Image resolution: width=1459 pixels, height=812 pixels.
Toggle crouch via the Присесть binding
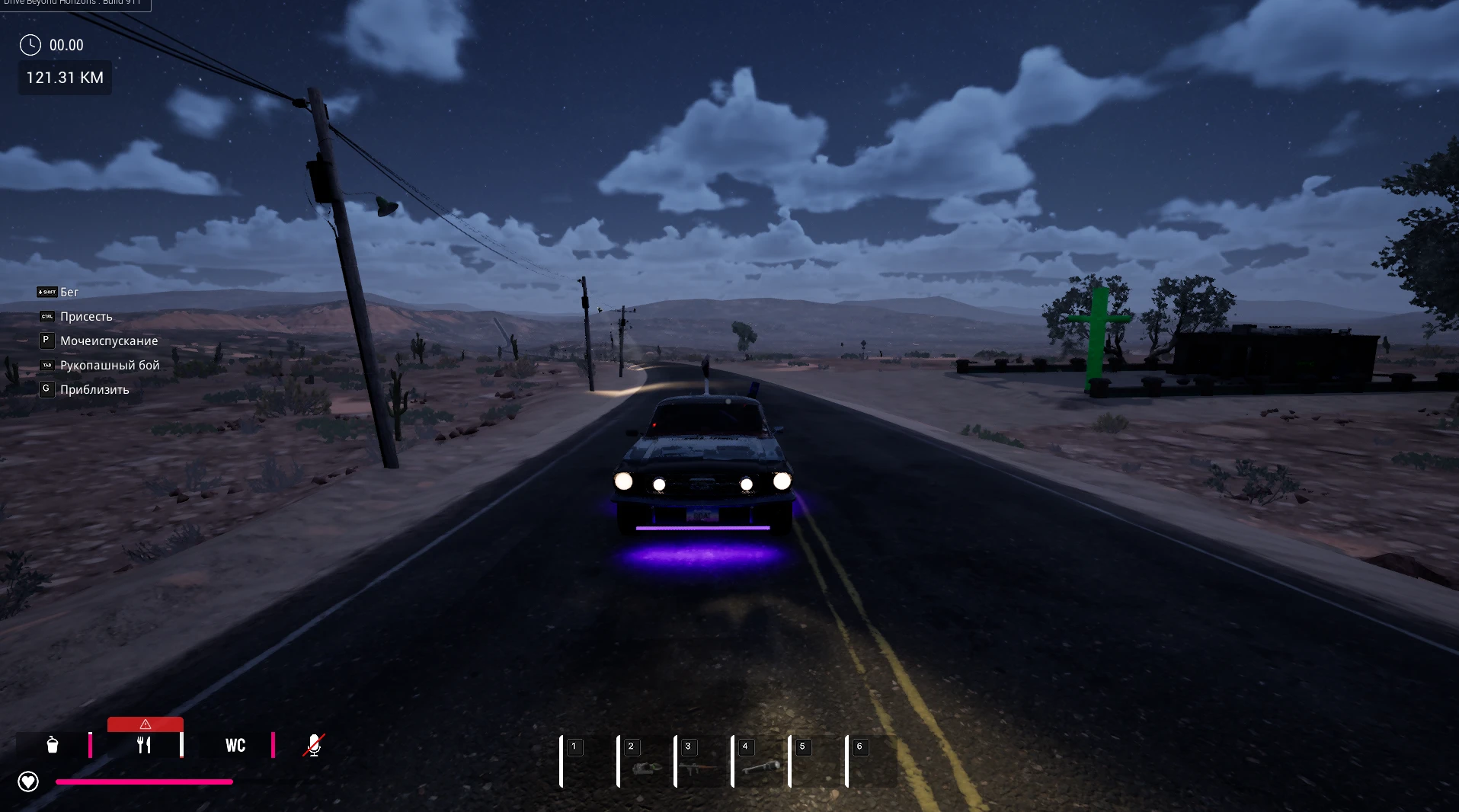click(x=86, y=316)
